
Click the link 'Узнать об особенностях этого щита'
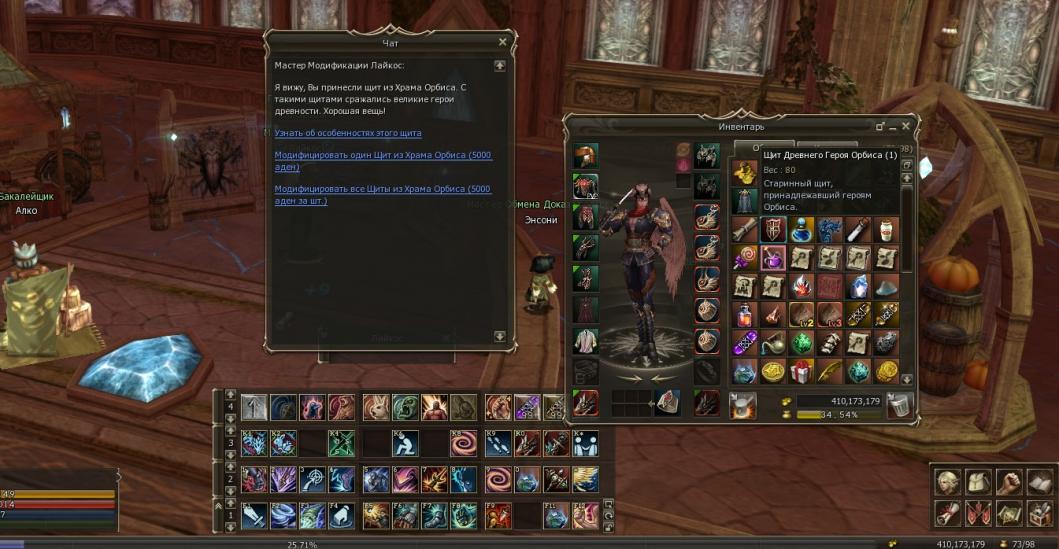click(x=348, y=132)
